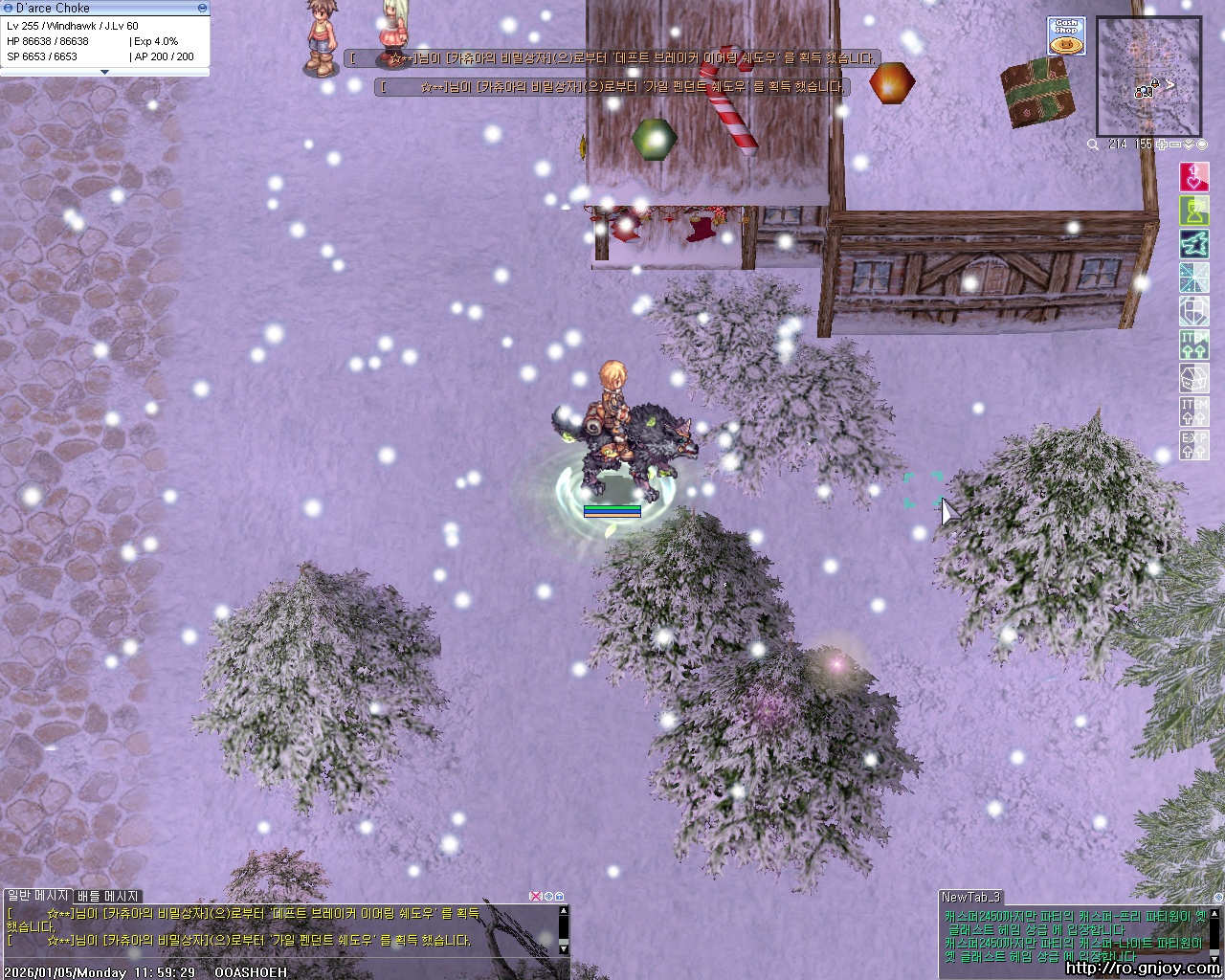1225x980 pixels.
Task: Select the wolf silhouette status icon
Action: 1193,244
